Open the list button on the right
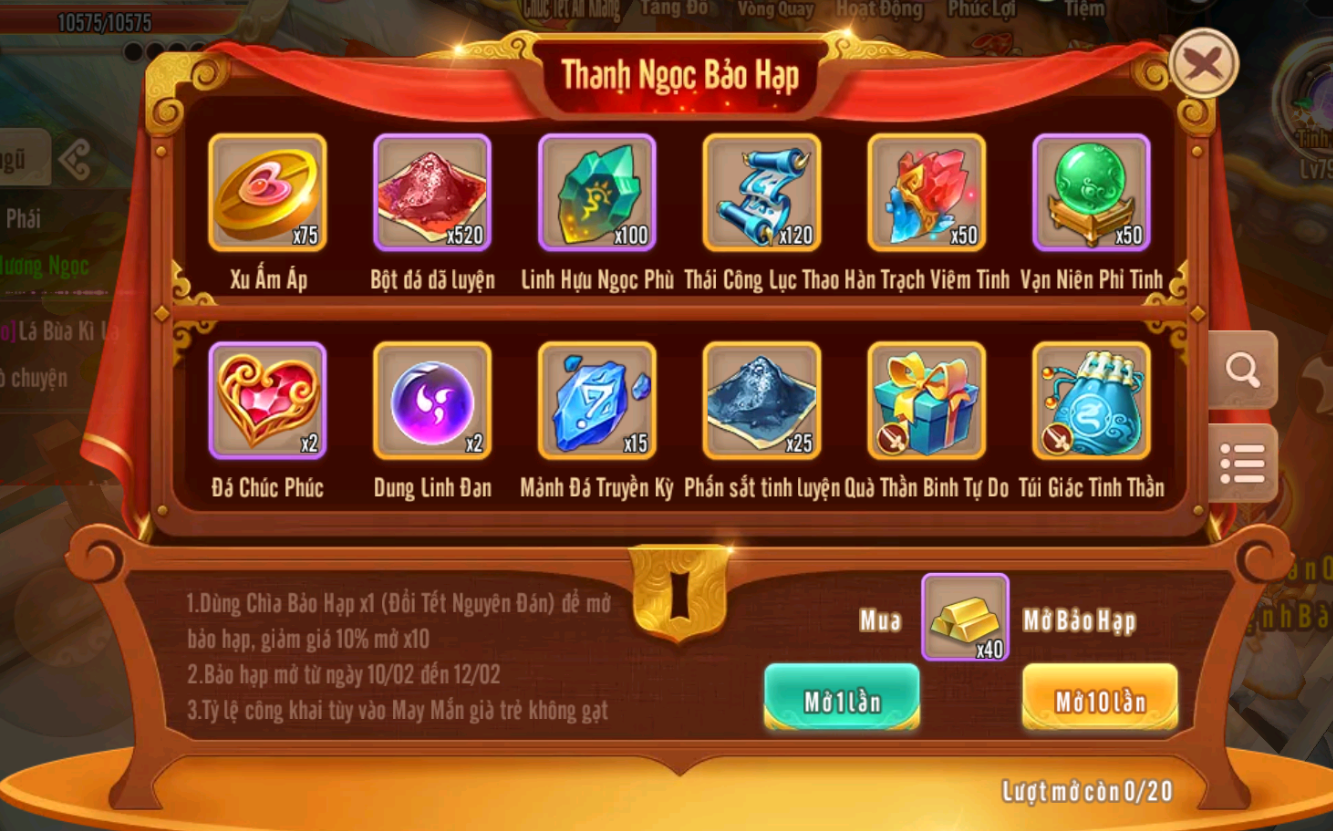This screenshot has height=831, width=1333. click(1242, 463)
